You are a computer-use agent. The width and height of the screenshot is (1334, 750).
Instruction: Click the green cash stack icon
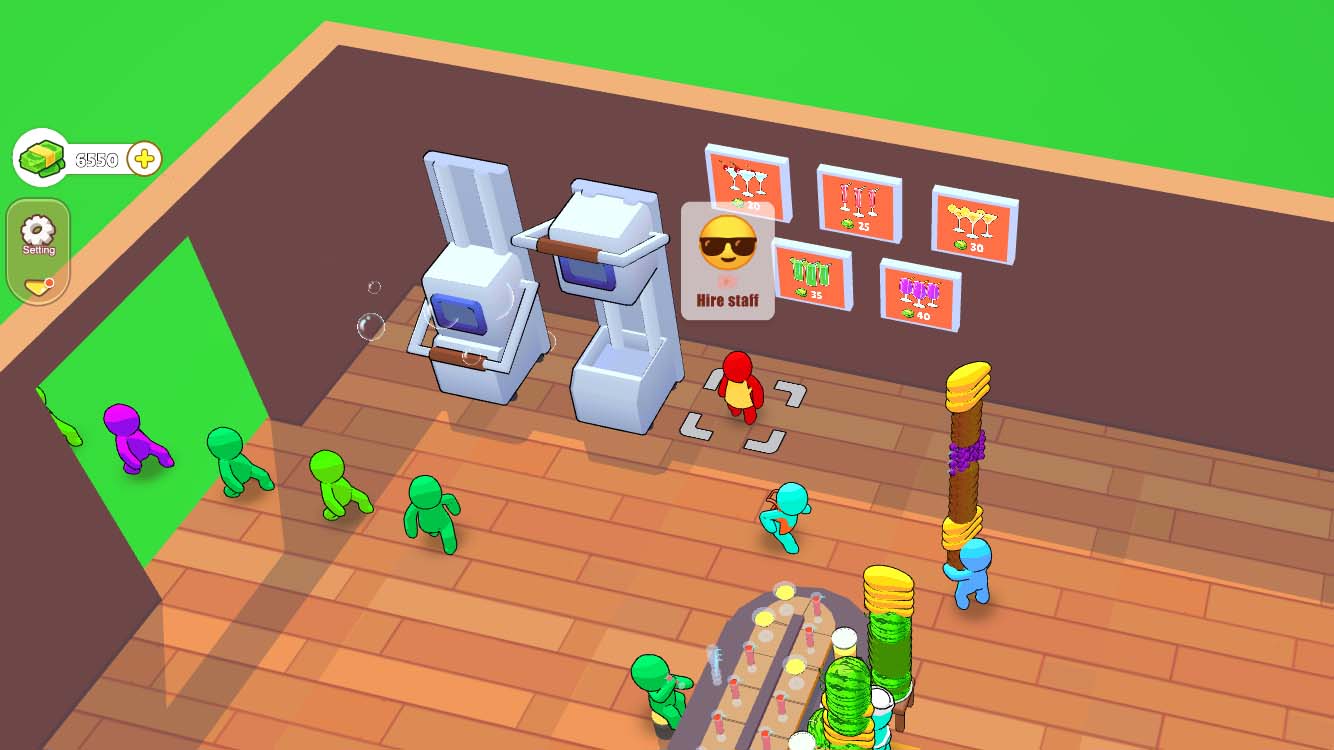[40, 157]
